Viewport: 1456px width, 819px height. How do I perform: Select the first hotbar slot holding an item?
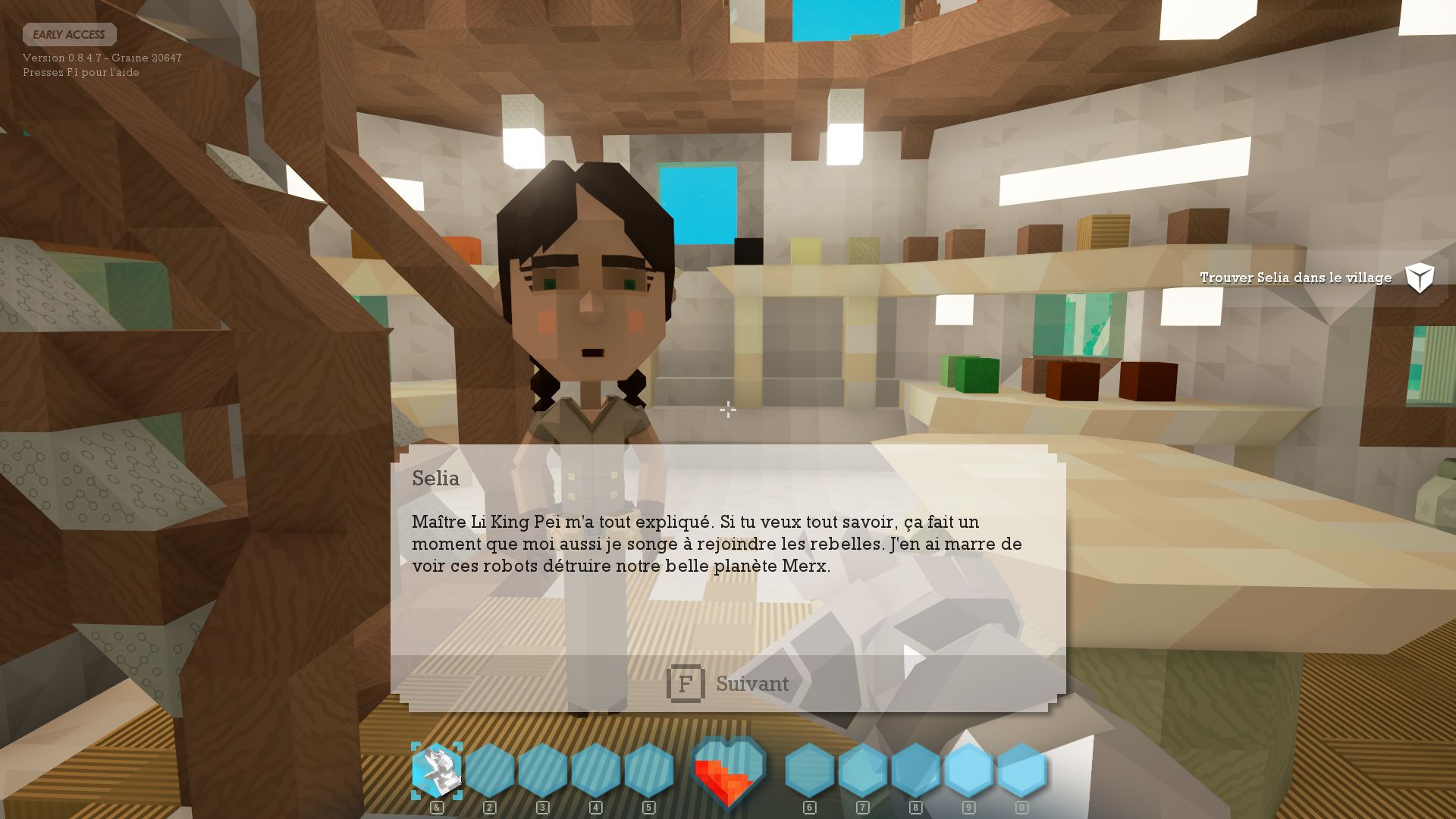(437, 770)
